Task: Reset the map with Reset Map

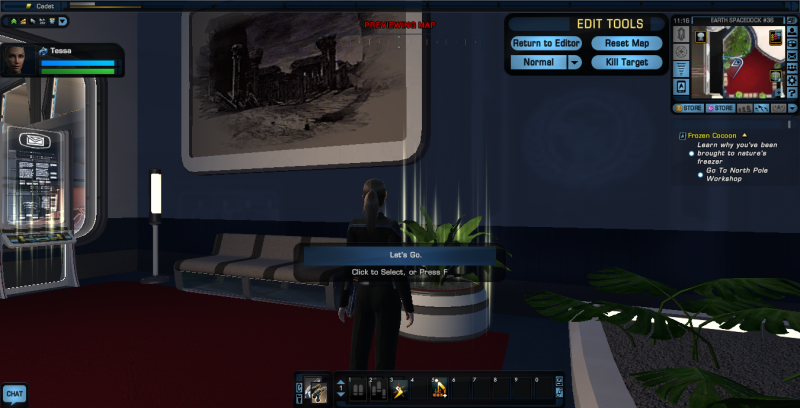Action: coord(626,43)
